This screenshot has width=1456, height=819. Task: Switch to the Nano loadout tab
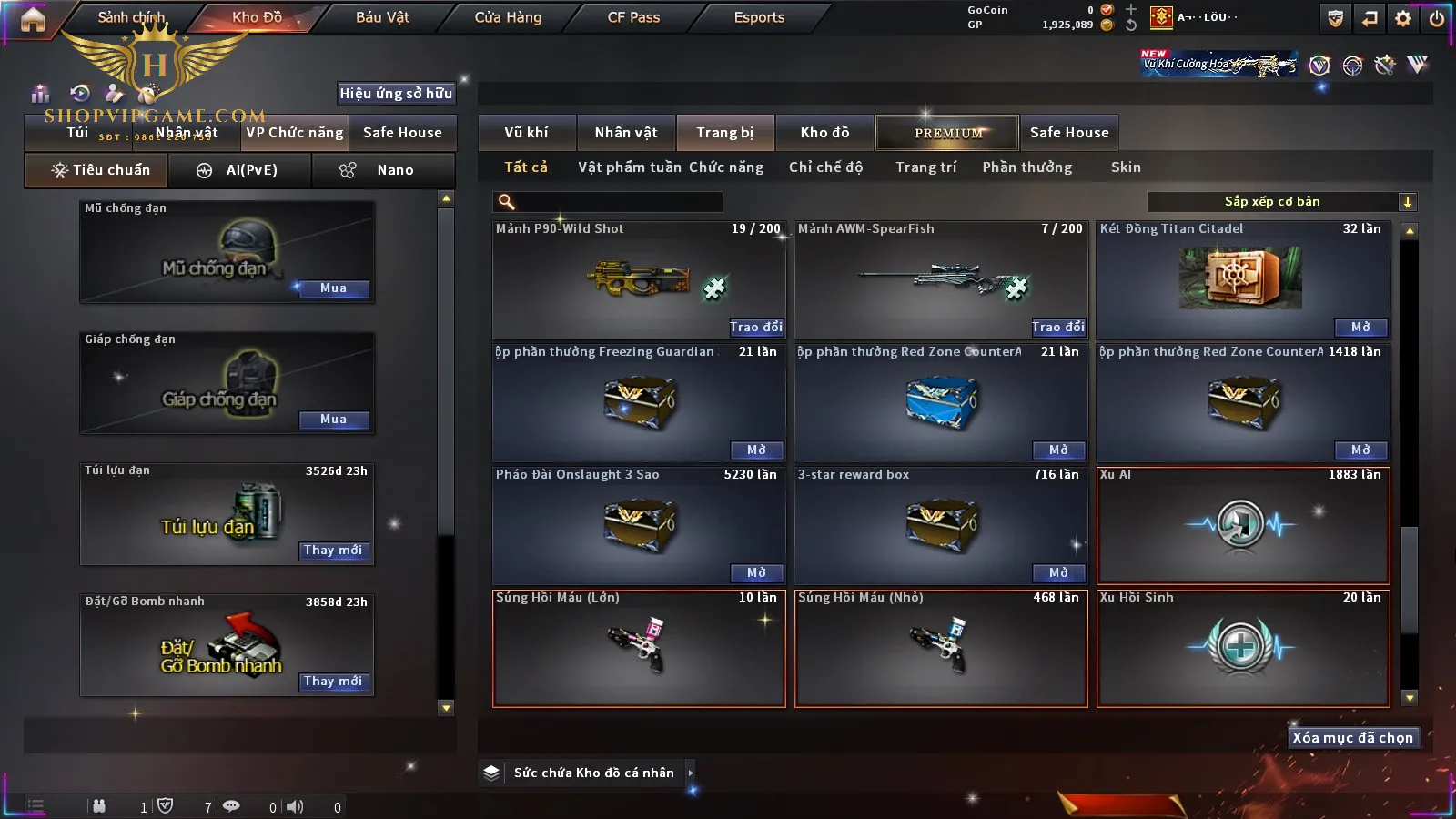(x=383, y=170)
